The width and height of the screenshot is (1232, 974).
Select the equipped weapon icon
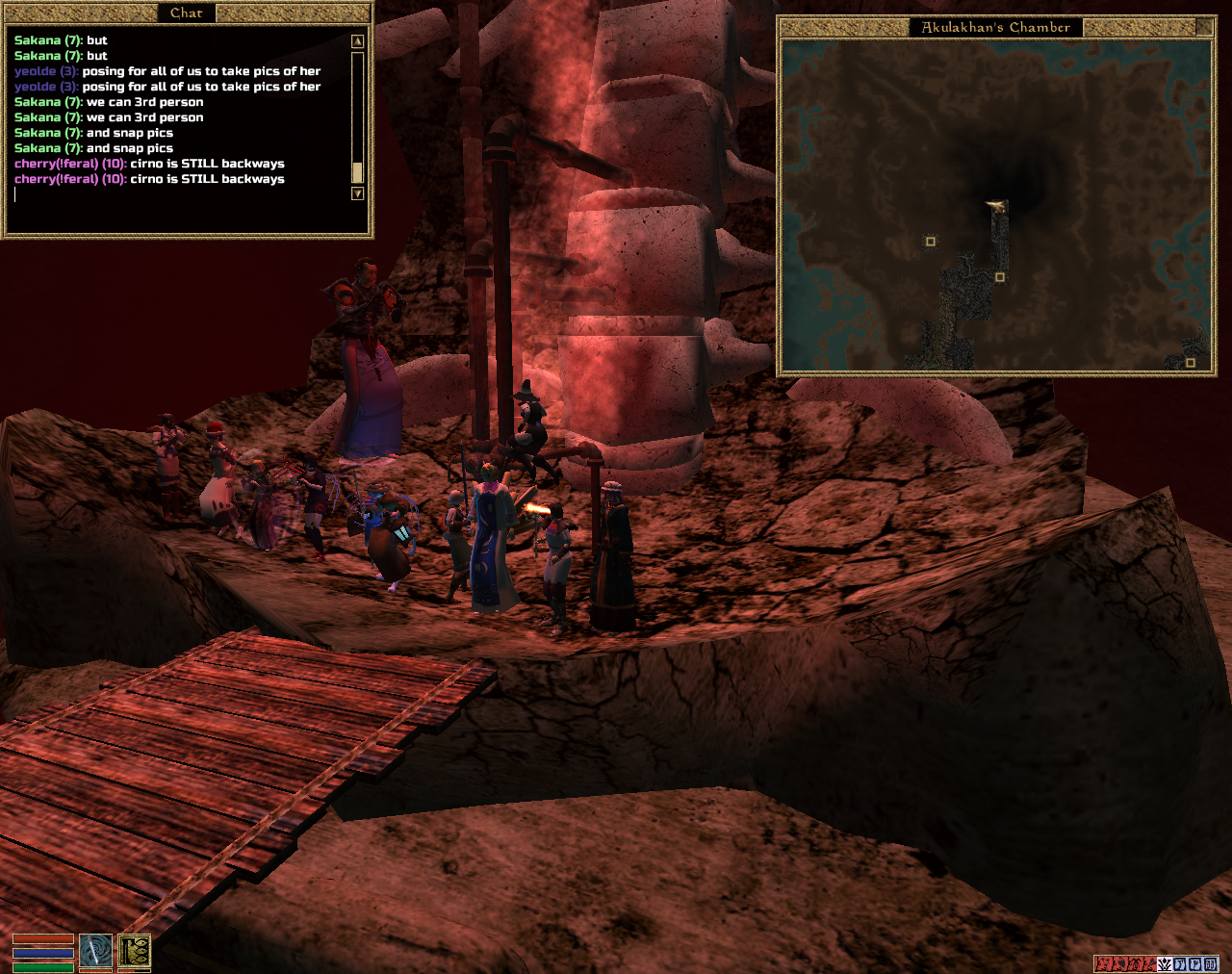95,951
